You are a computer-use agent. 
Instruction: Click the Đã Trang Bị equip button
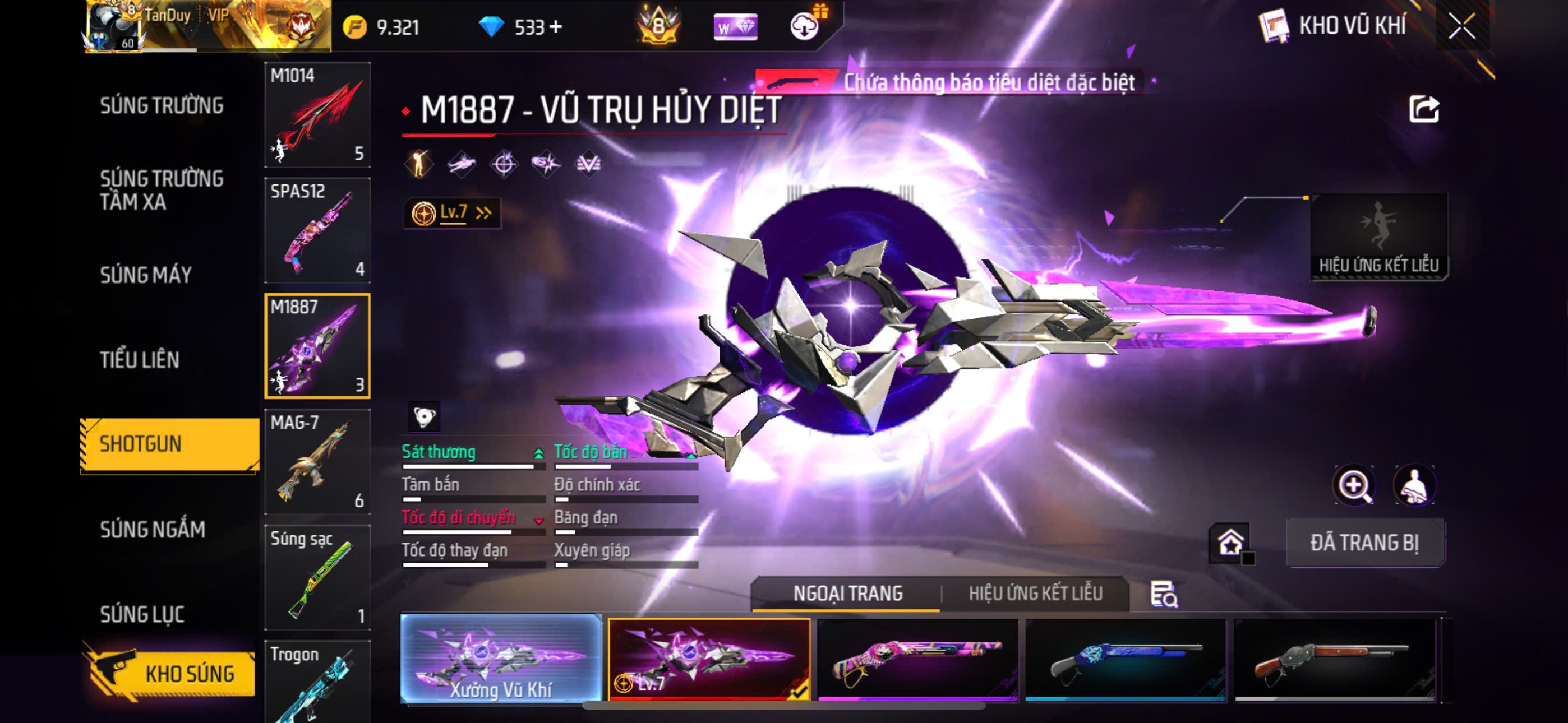[1364, 543]
